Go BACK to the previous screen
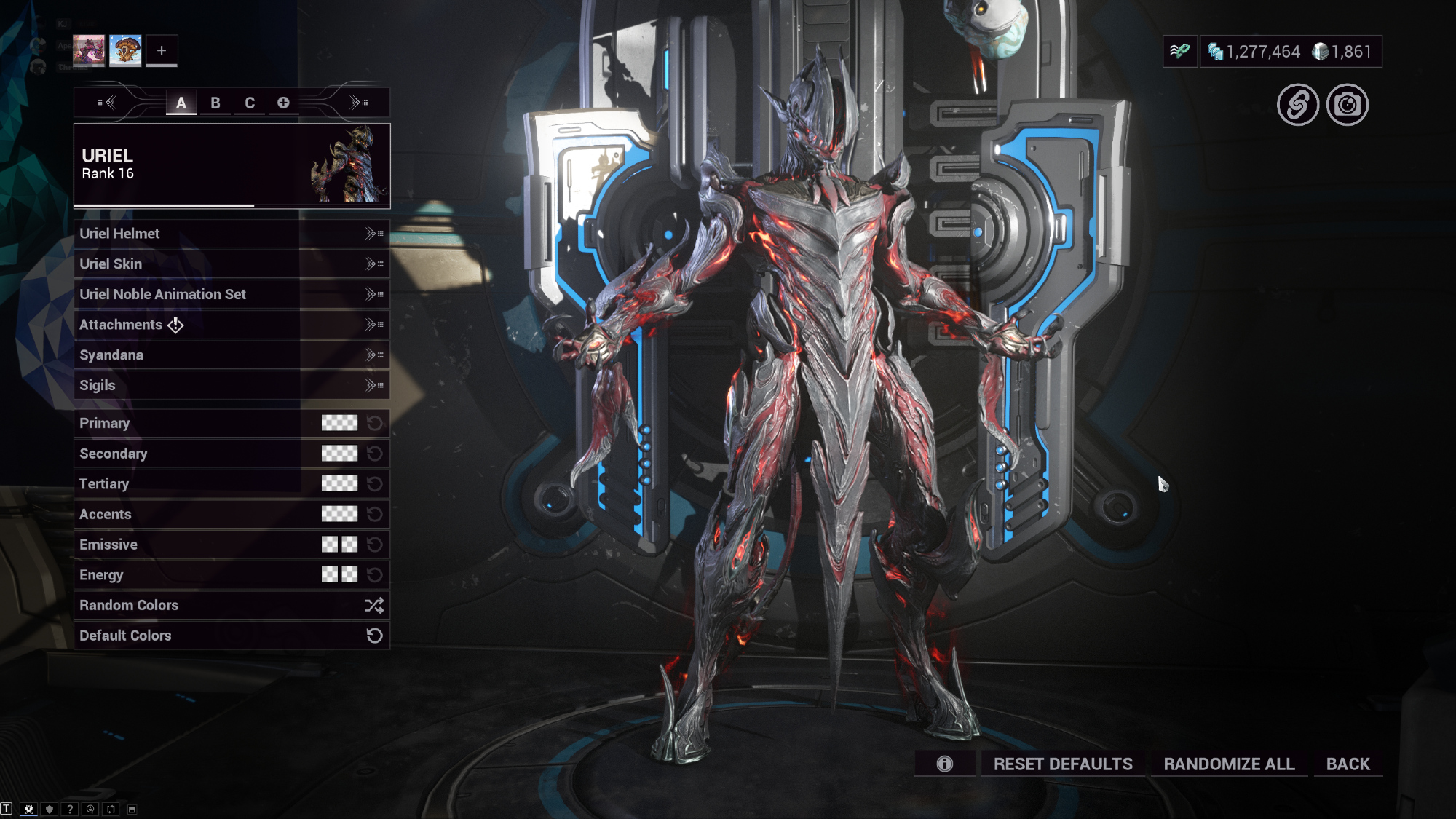This screenshot has width=1456, height=819. click(1348, 764)
